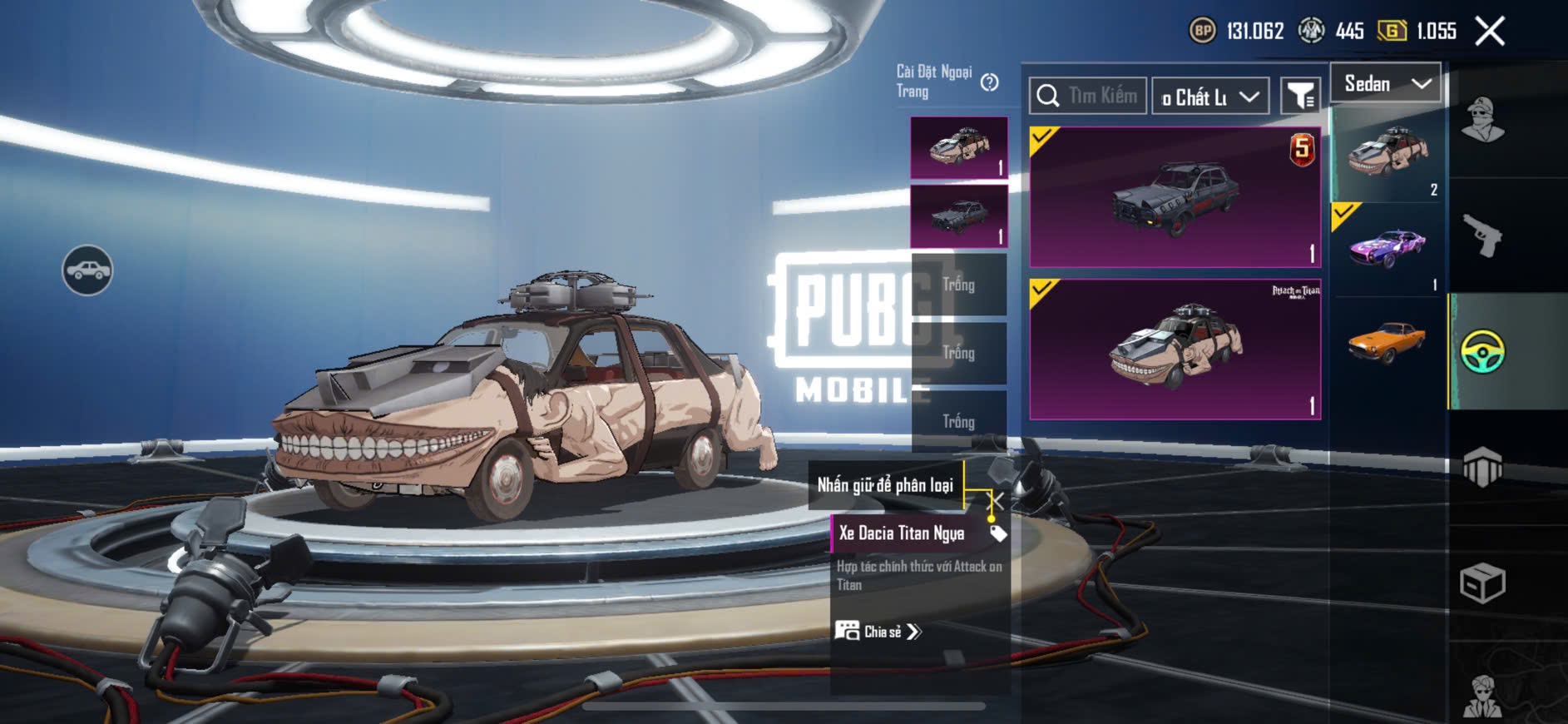Image resolution: width=1568 pixels, height=724 pixels.
Task: Switch to the character outfit category
Action: pos(1483,121)
